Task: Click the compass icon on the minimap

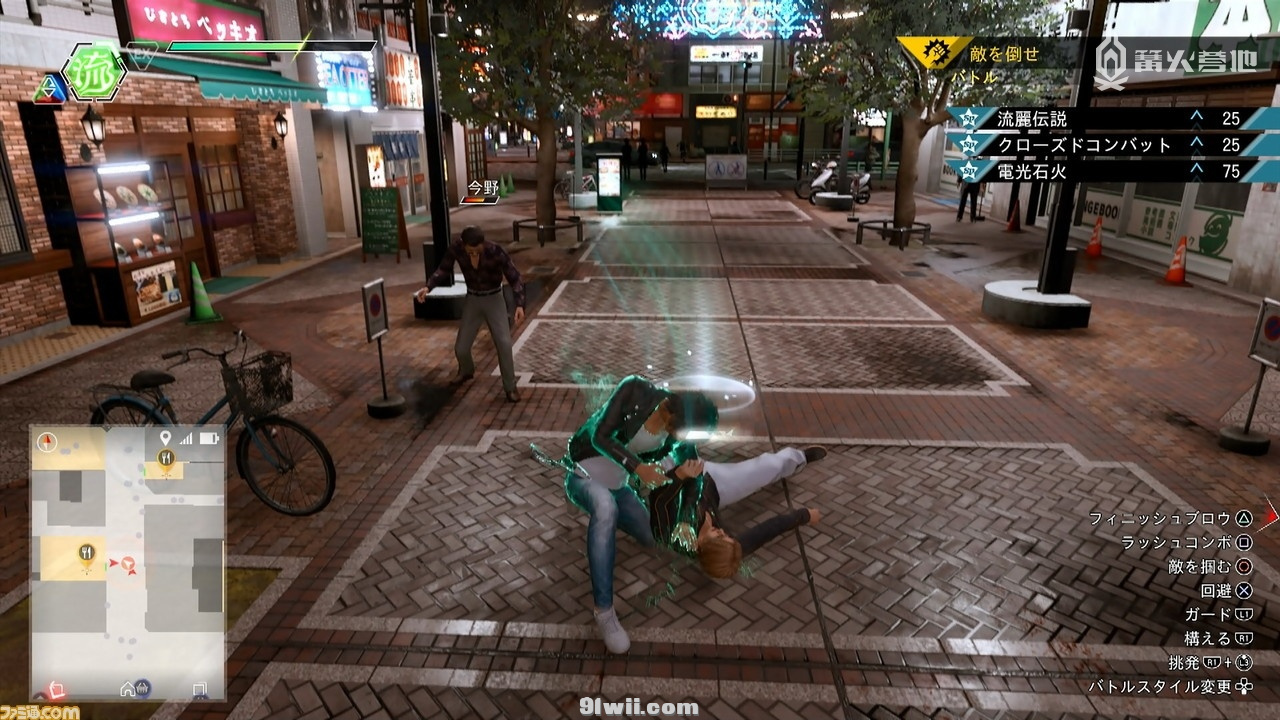Action: (x=46, y=440)
